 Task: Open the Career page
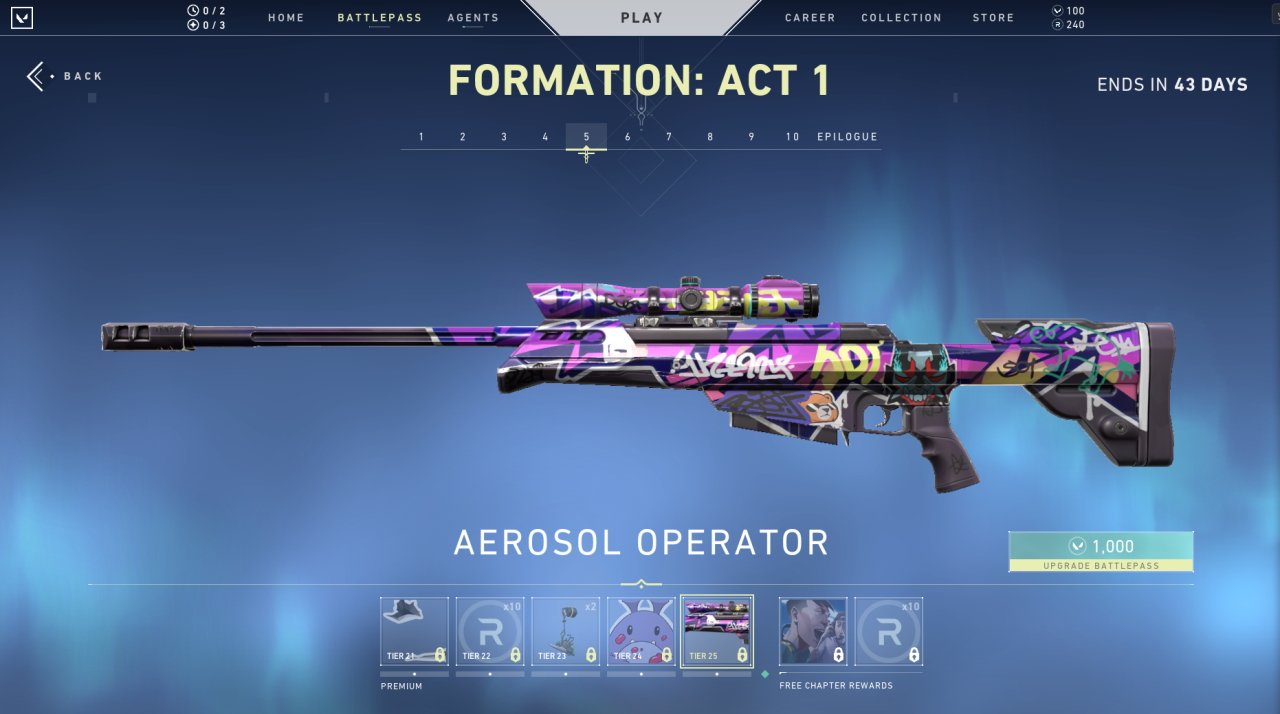(x=811, y=18)
